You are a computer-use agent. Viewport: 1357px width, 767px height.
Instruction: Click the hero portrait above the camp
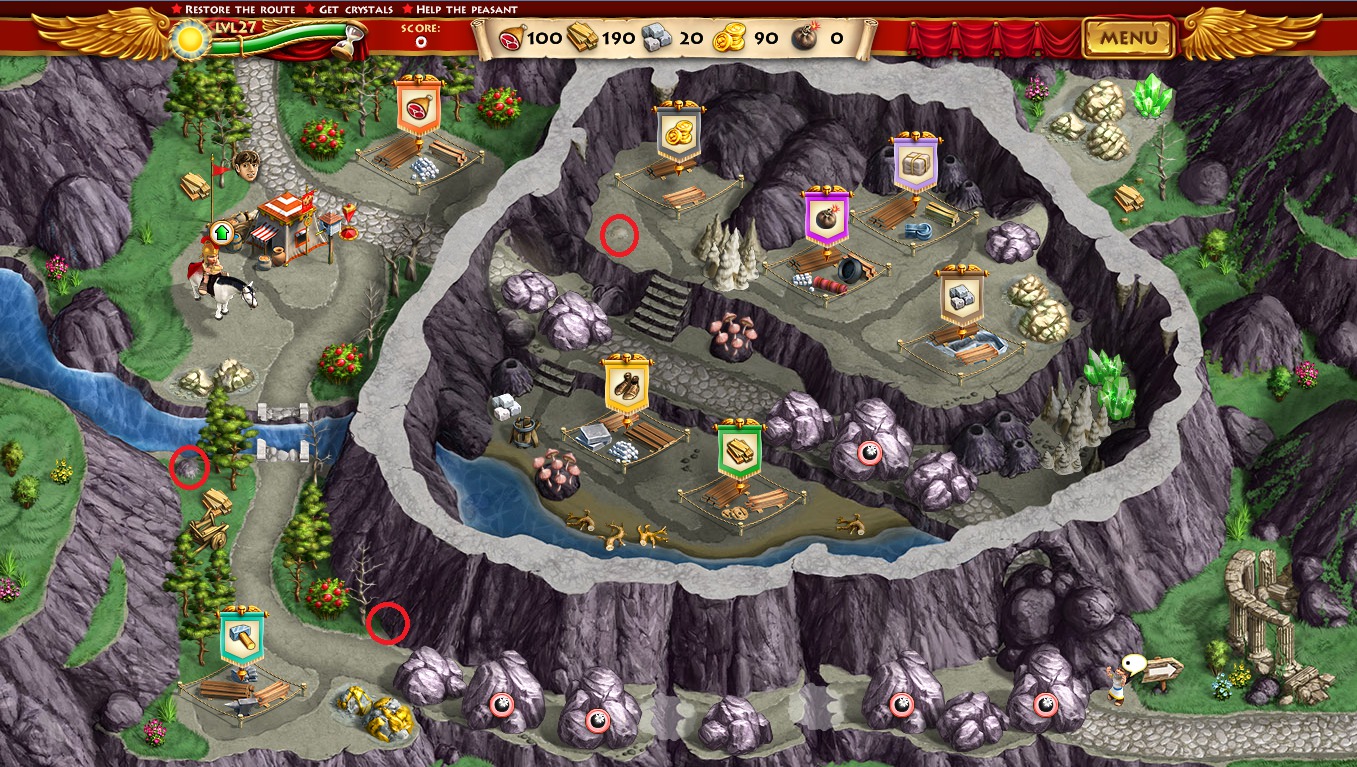point(246,162)
